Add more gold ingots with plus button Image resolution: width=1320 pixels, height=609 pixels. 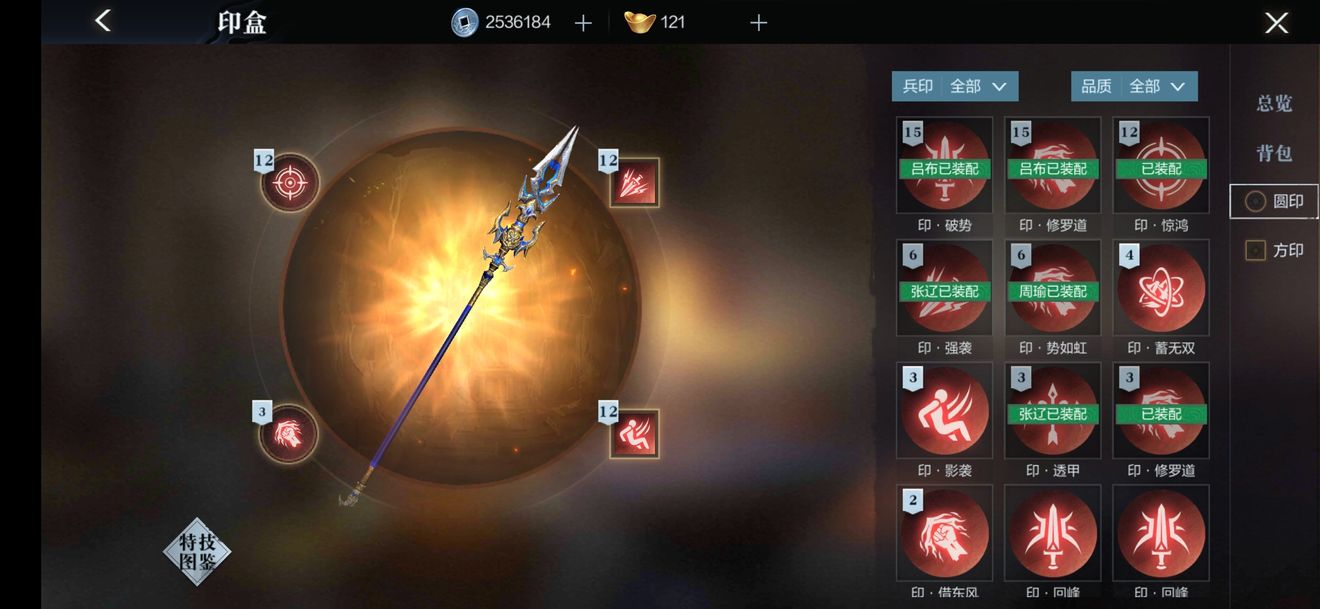tap(759, 23)
